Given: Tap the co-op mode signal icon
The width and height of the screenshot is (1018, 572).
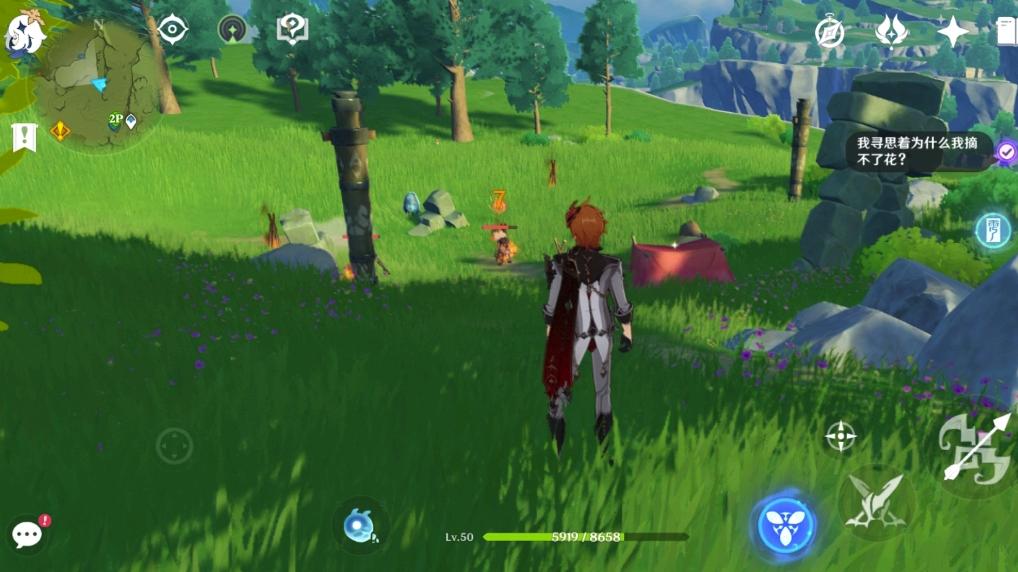Looking at the screenshot, I should tap(233, 29).
